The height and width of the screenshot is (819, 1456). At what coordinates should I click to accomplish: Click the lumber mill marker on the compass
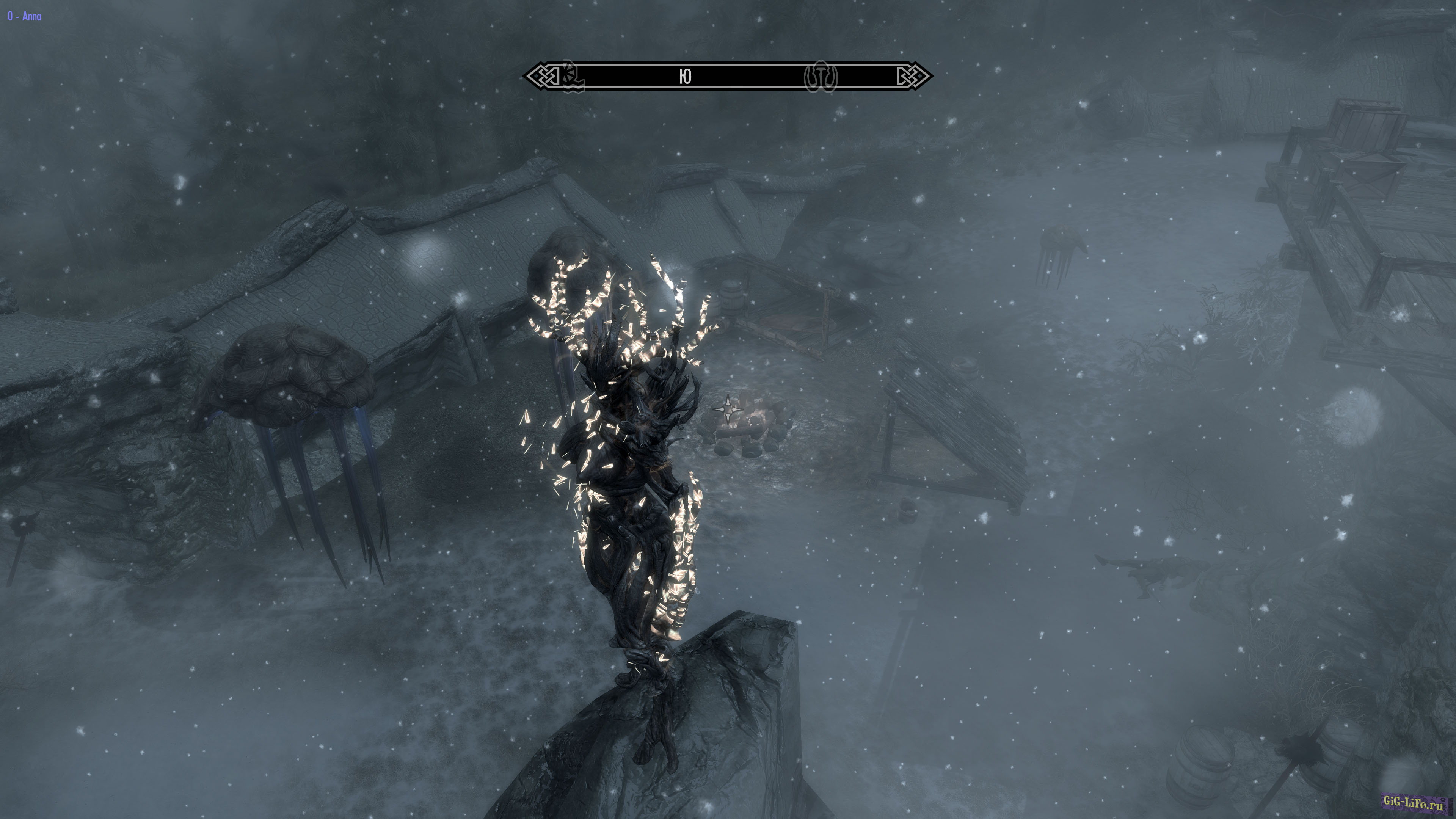(x=571, y=77)
